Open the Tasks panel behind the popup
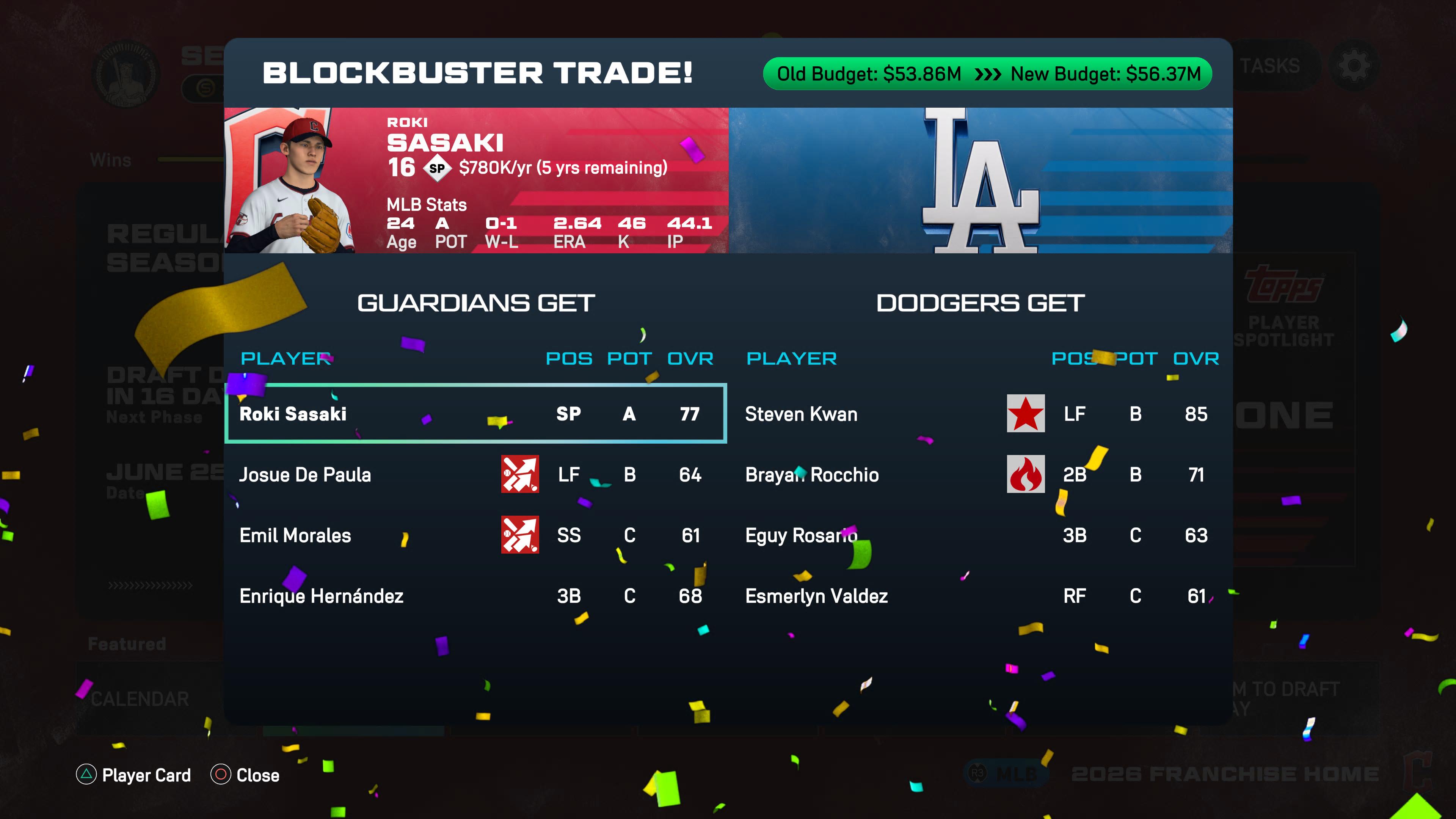Screen dimensions: 1456x819 pyautogui.click(x=1270, y=66)
